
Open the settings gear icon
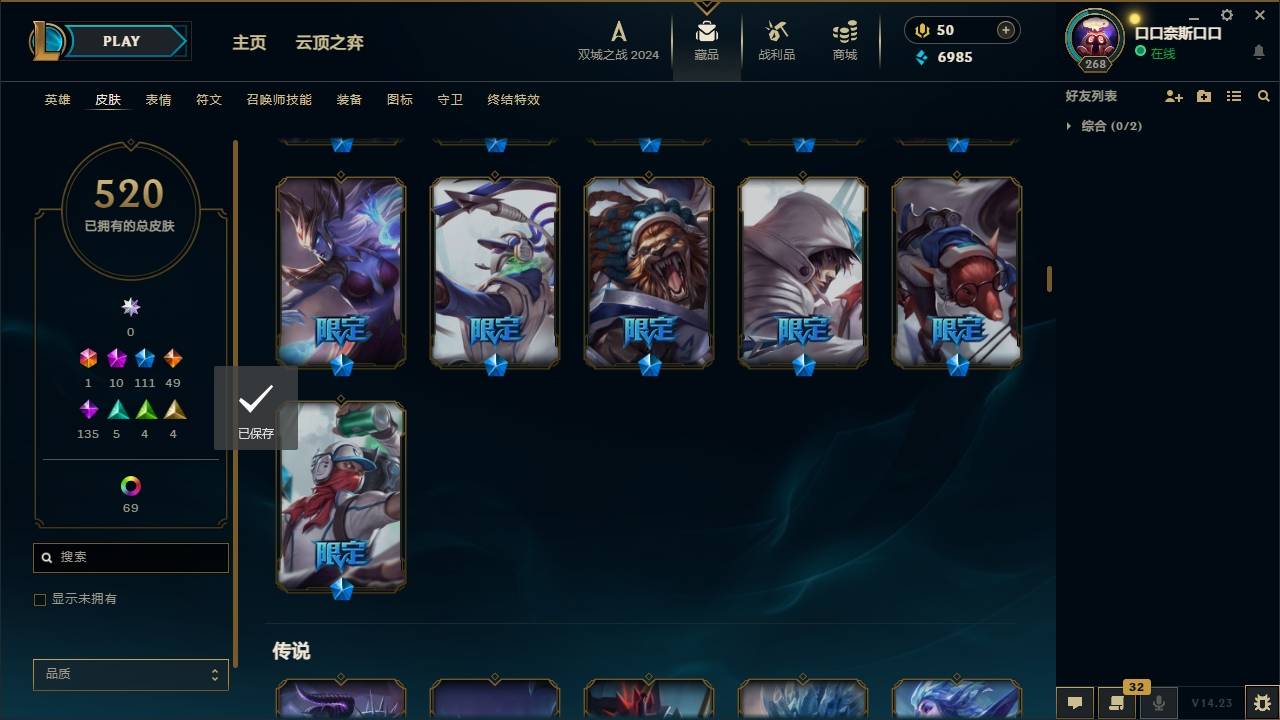[1226, 15]
